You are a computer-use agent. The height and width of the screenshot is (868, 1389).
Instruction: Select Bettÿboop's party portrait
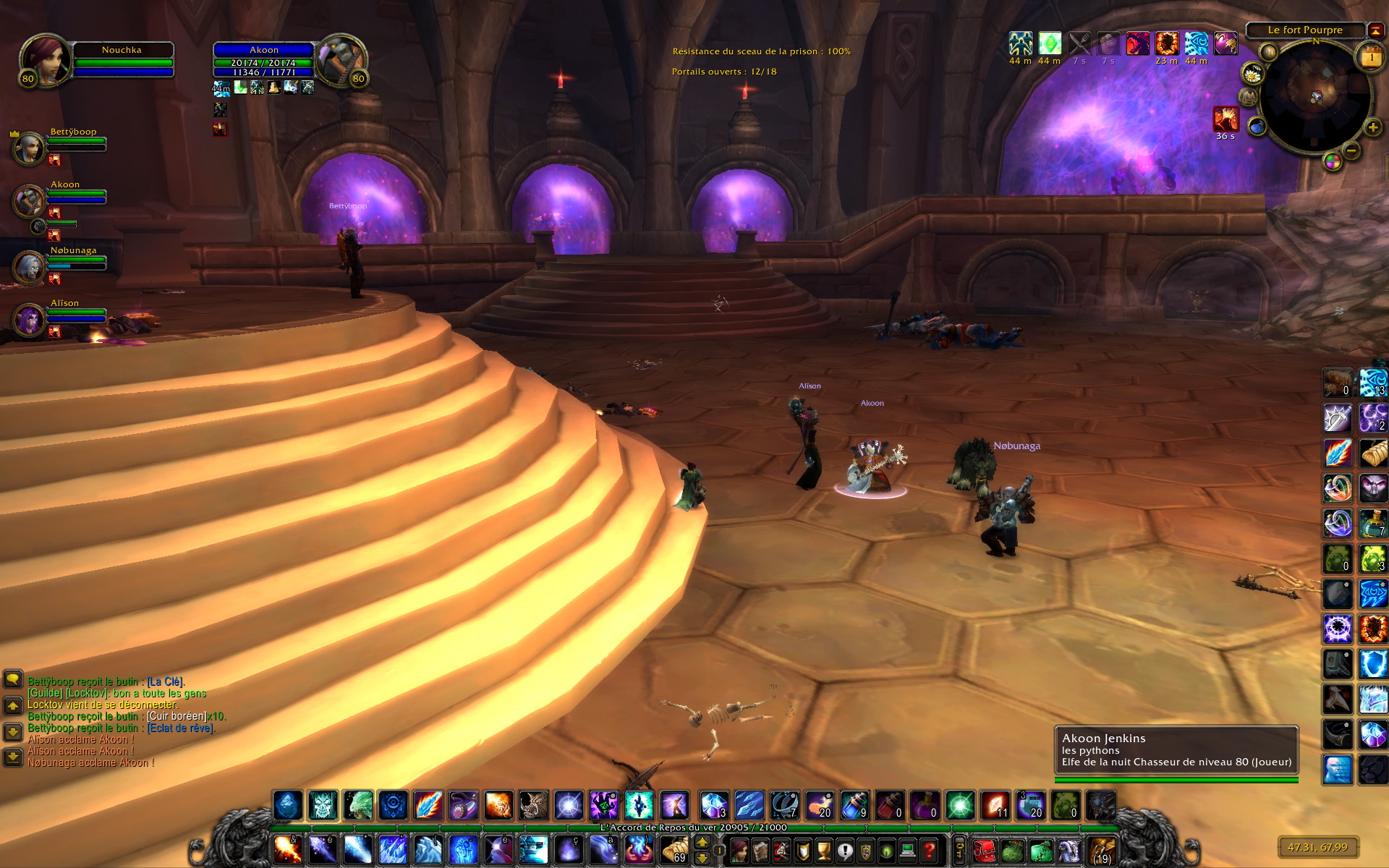(x=29, y=148)
